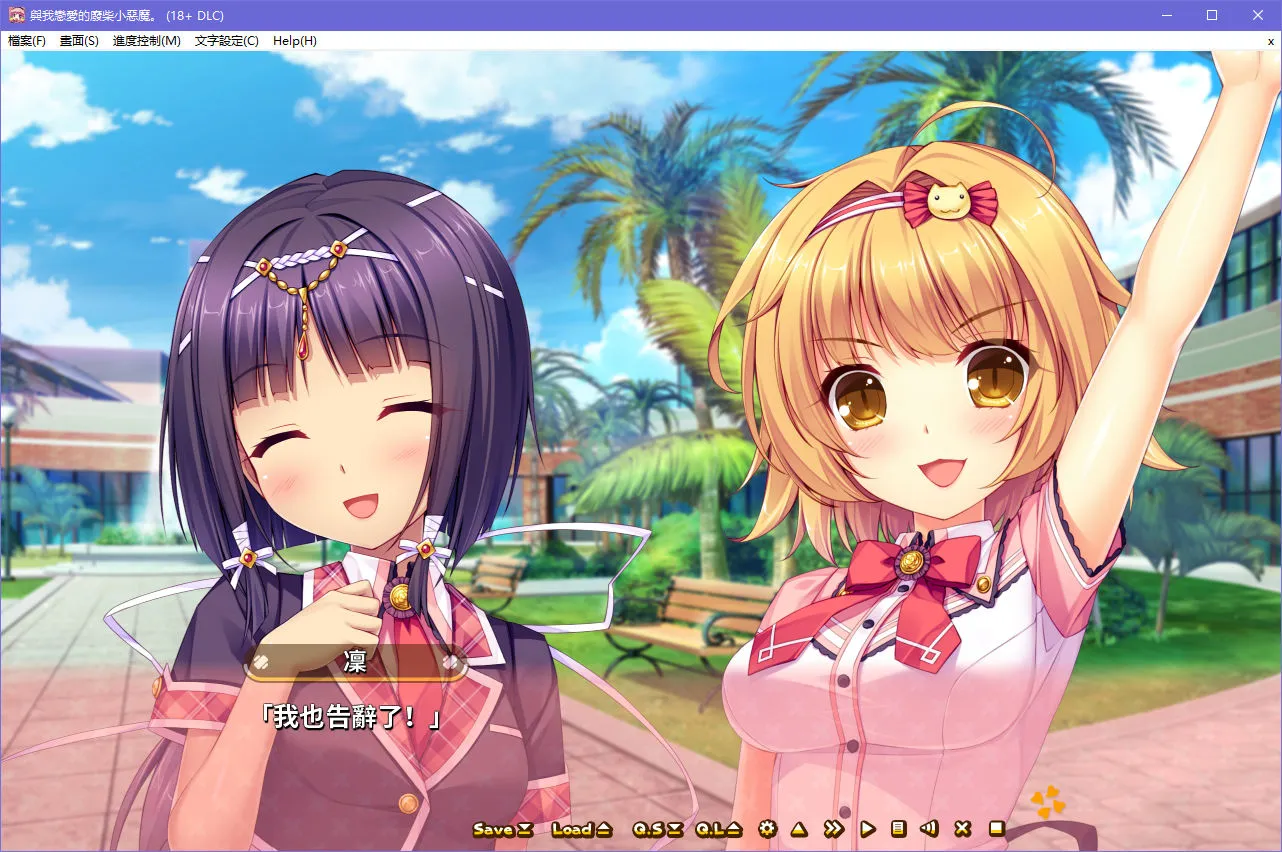Click the Q.L quick load icon
The height and width of the screenshot is (852, 1282).
pos(710,829)
